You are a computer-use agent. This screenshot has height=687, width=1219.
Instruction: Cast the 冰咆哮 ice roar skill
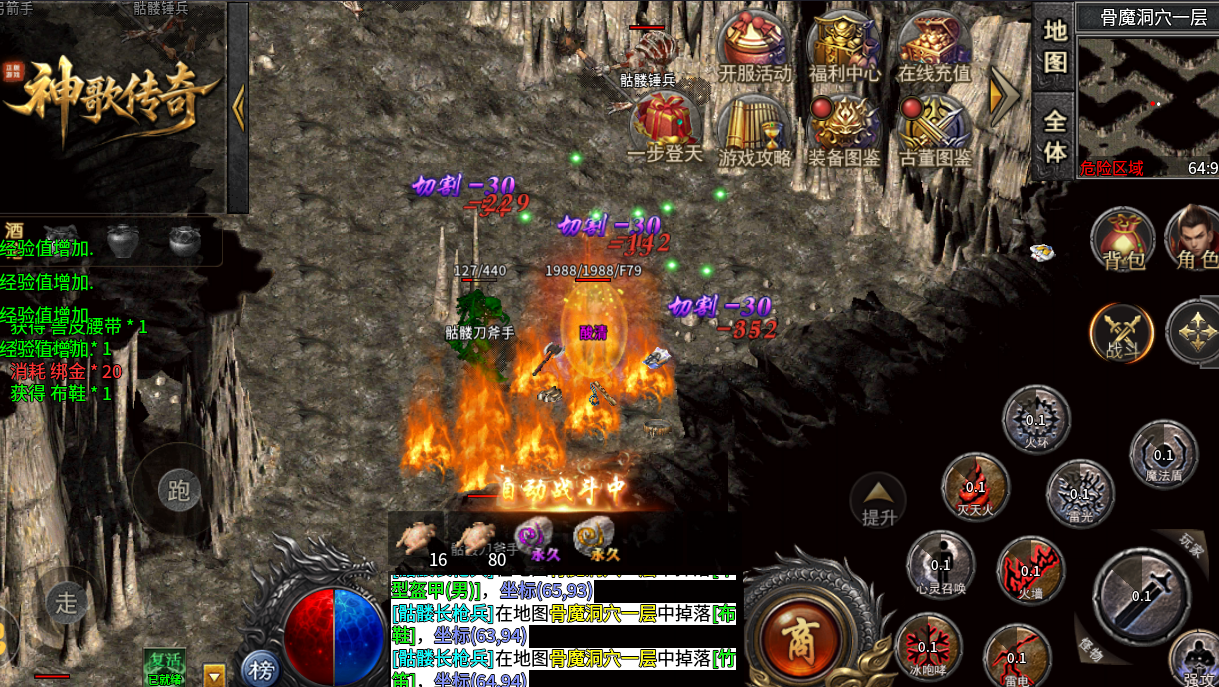(929, 645)
